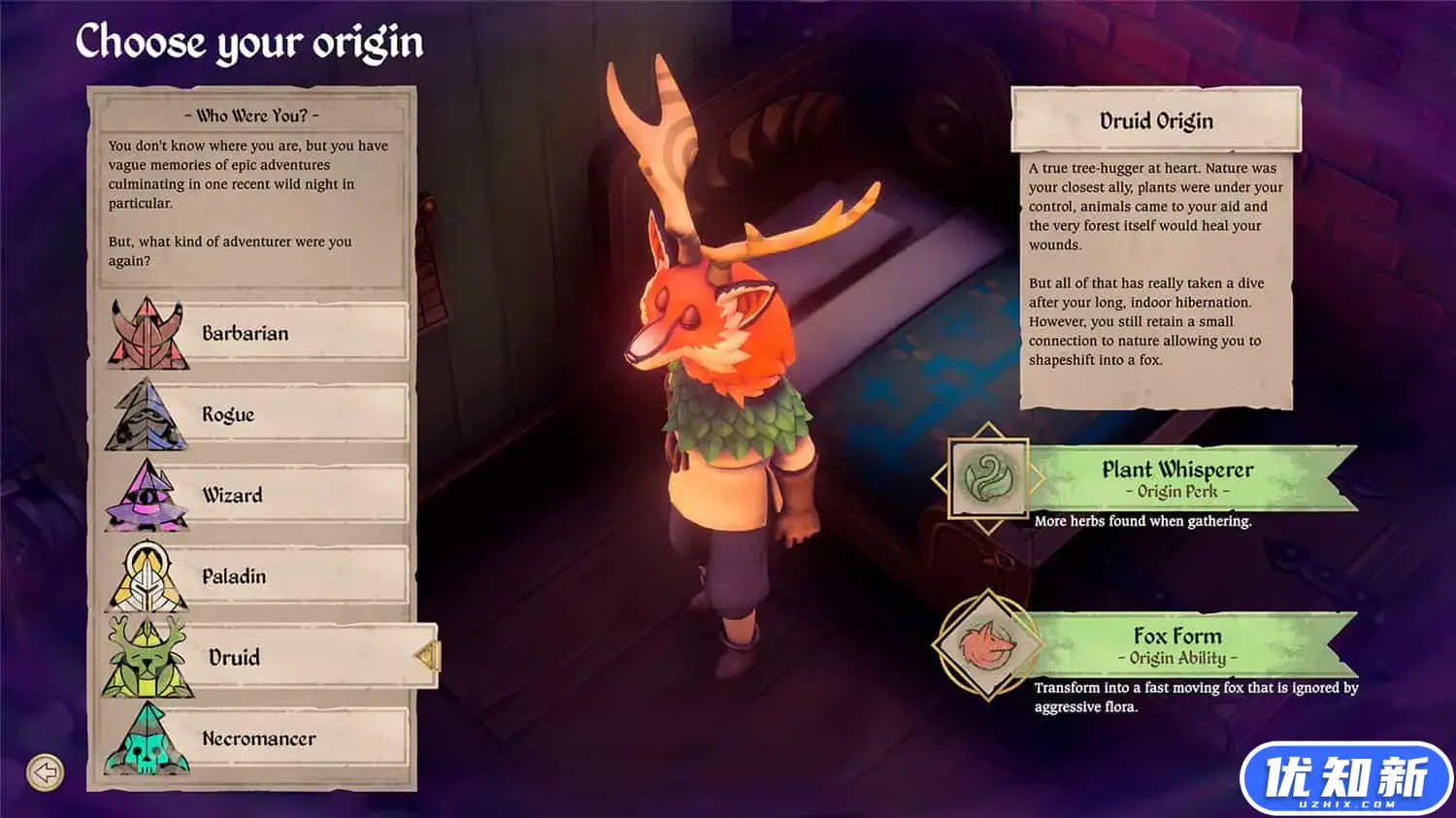
Task: Click the Fox Form ability icon
Action: tap(987, 644)
